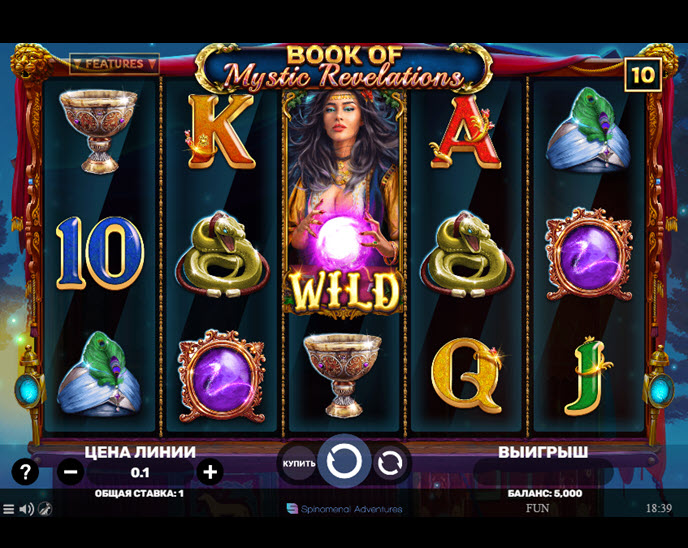688x548 pixels.
Task: Click the Spinomenal Adventures logo link
Action: (344, 509)
